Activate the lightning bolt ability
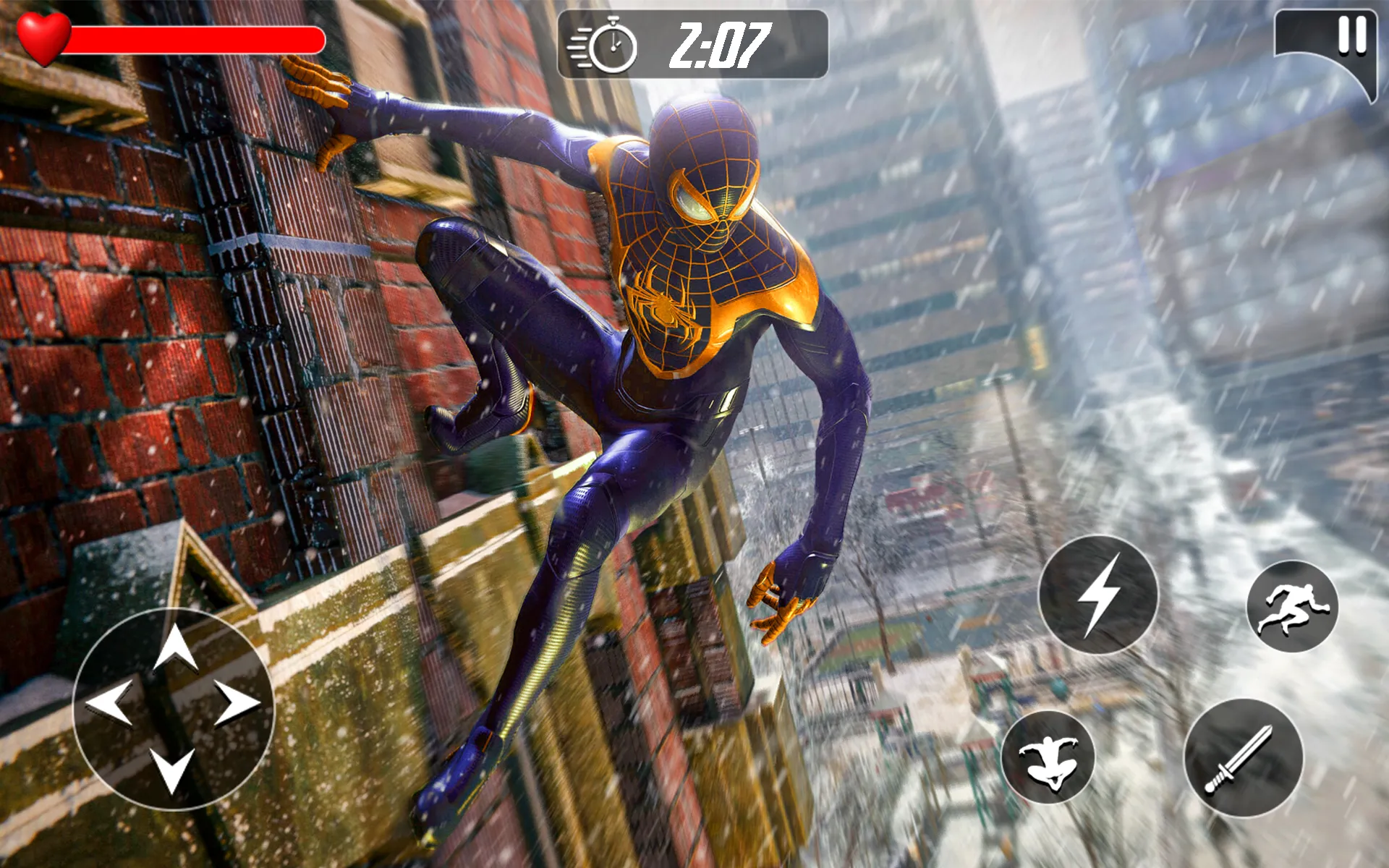 [1098, 595]
